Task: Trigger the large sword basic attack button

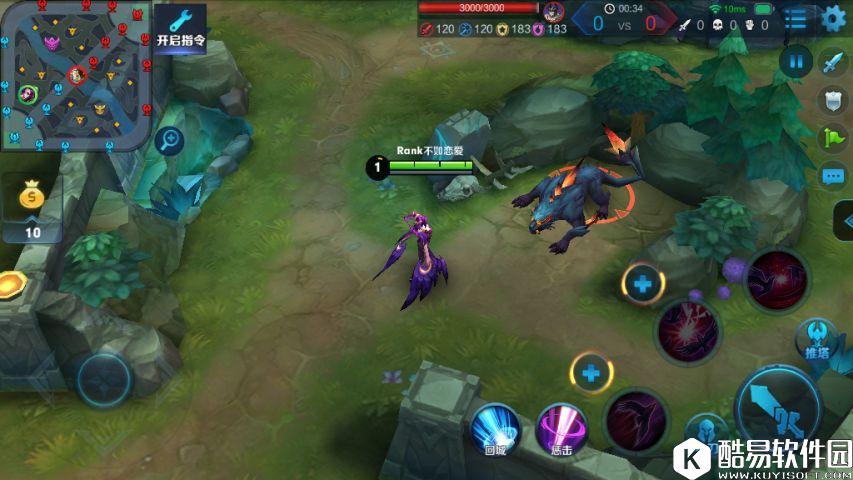Action: (x=778, y=405)
